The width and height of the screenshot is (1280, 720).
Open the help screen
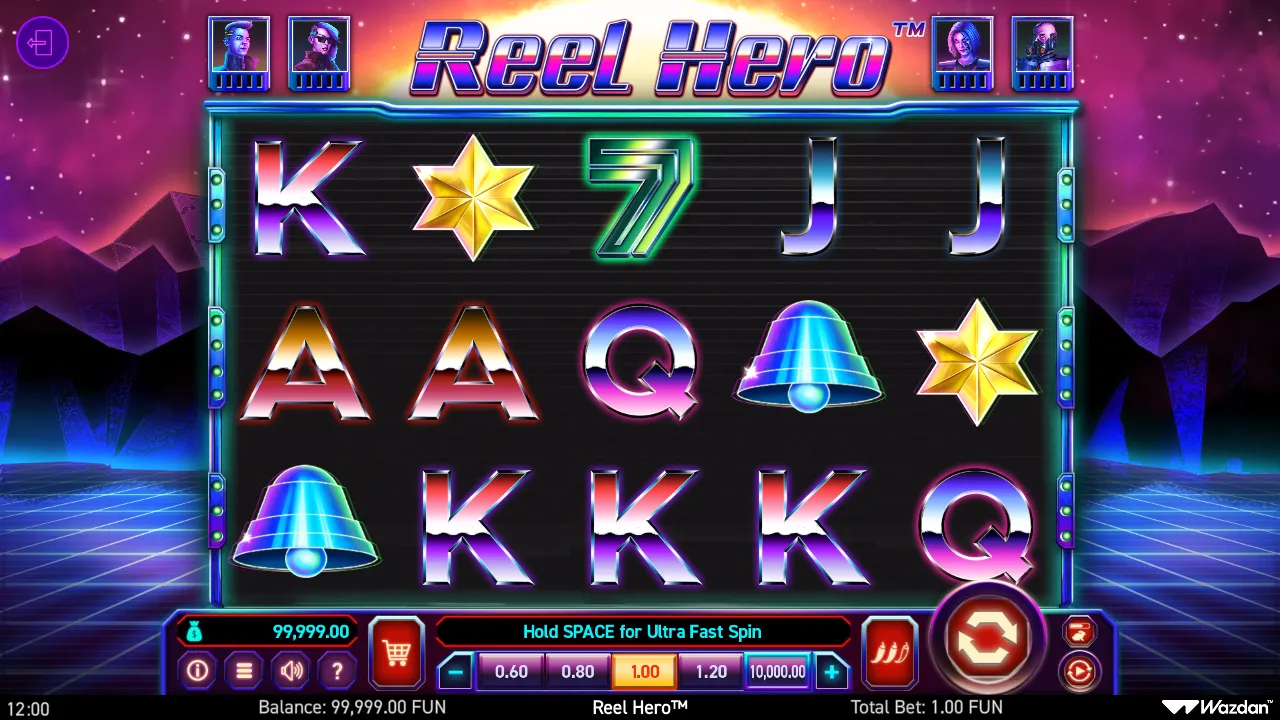tap(337, 671)
